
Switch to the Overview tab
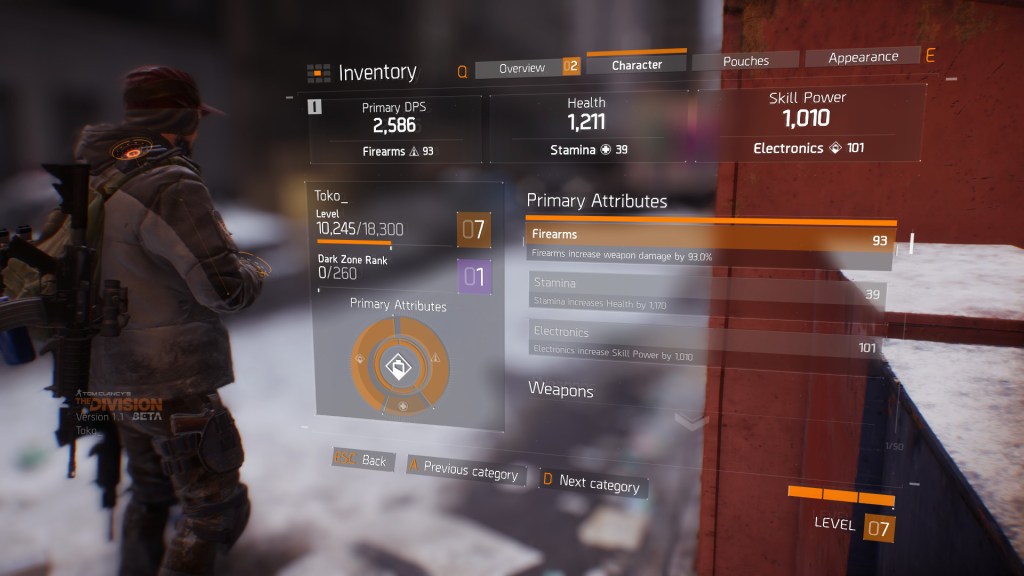click(522, 68)
